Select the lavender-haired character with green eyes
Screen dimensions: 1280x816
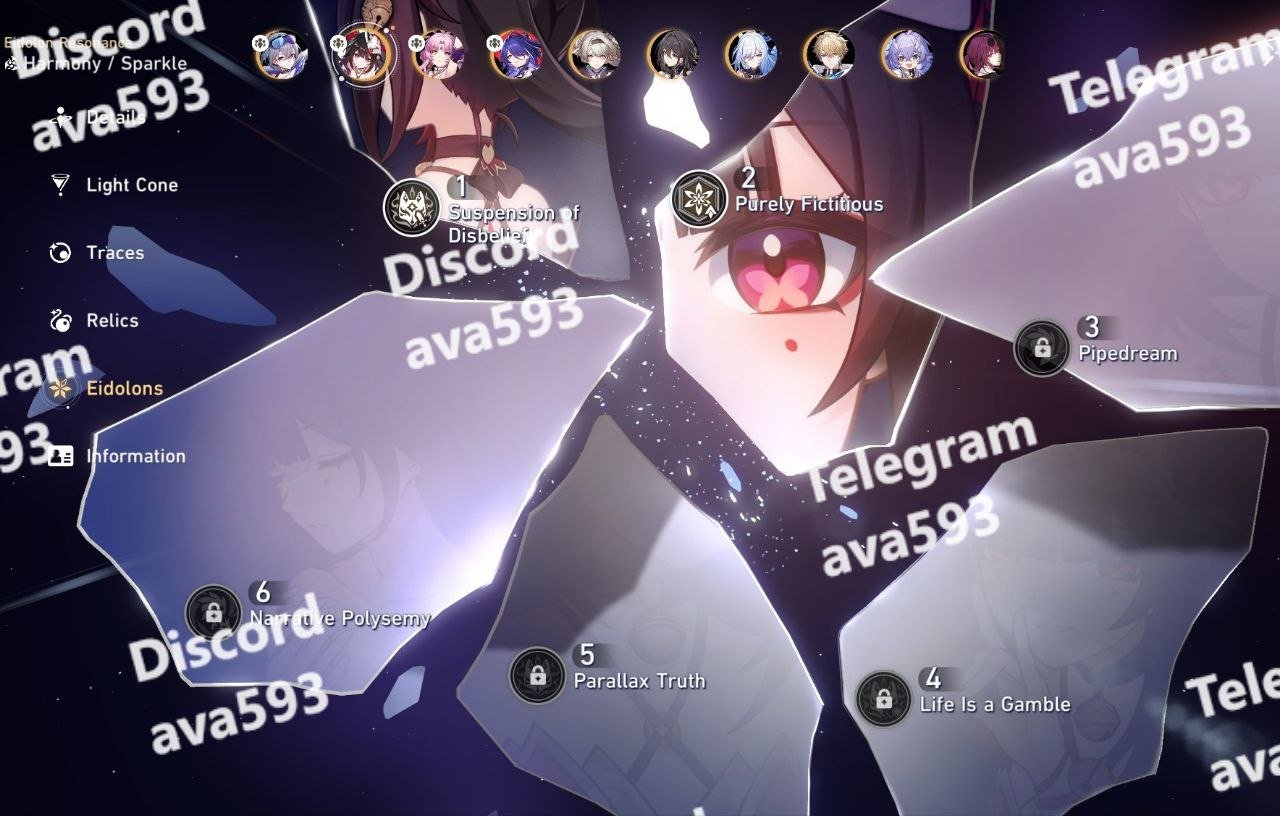point(907,54)
